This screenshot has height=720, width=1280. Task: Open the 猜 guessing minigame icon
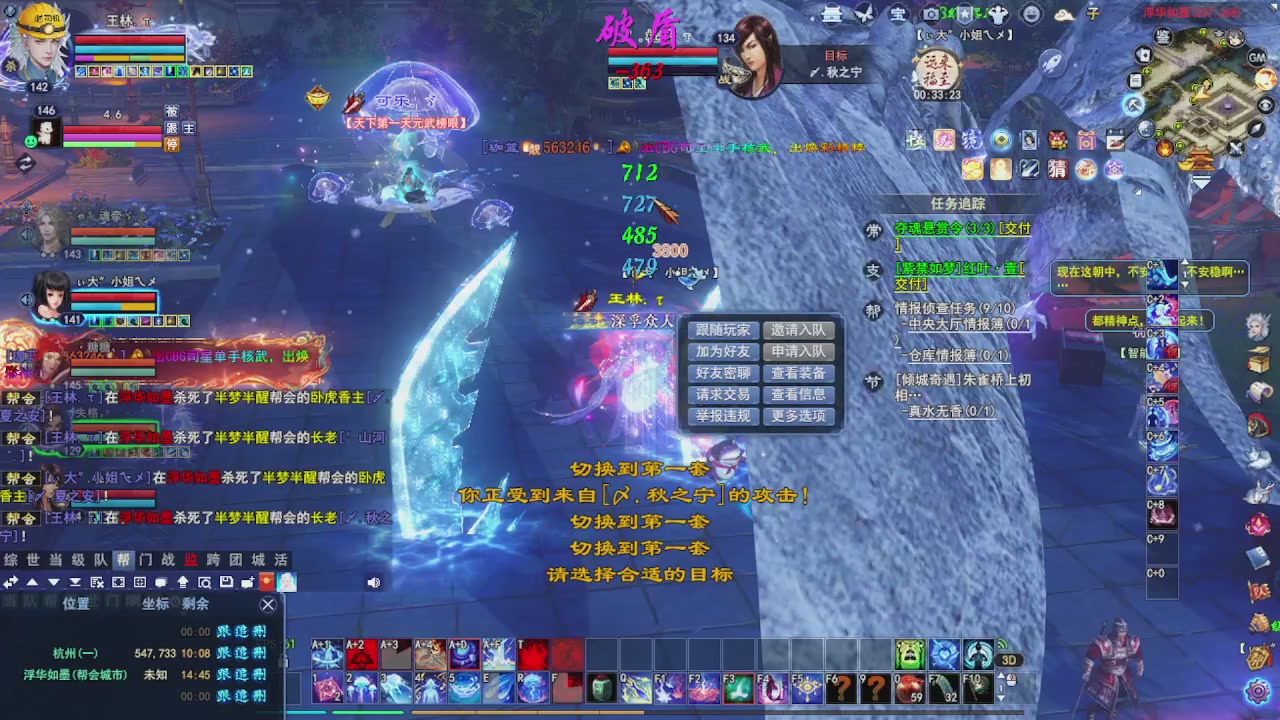1056,170
